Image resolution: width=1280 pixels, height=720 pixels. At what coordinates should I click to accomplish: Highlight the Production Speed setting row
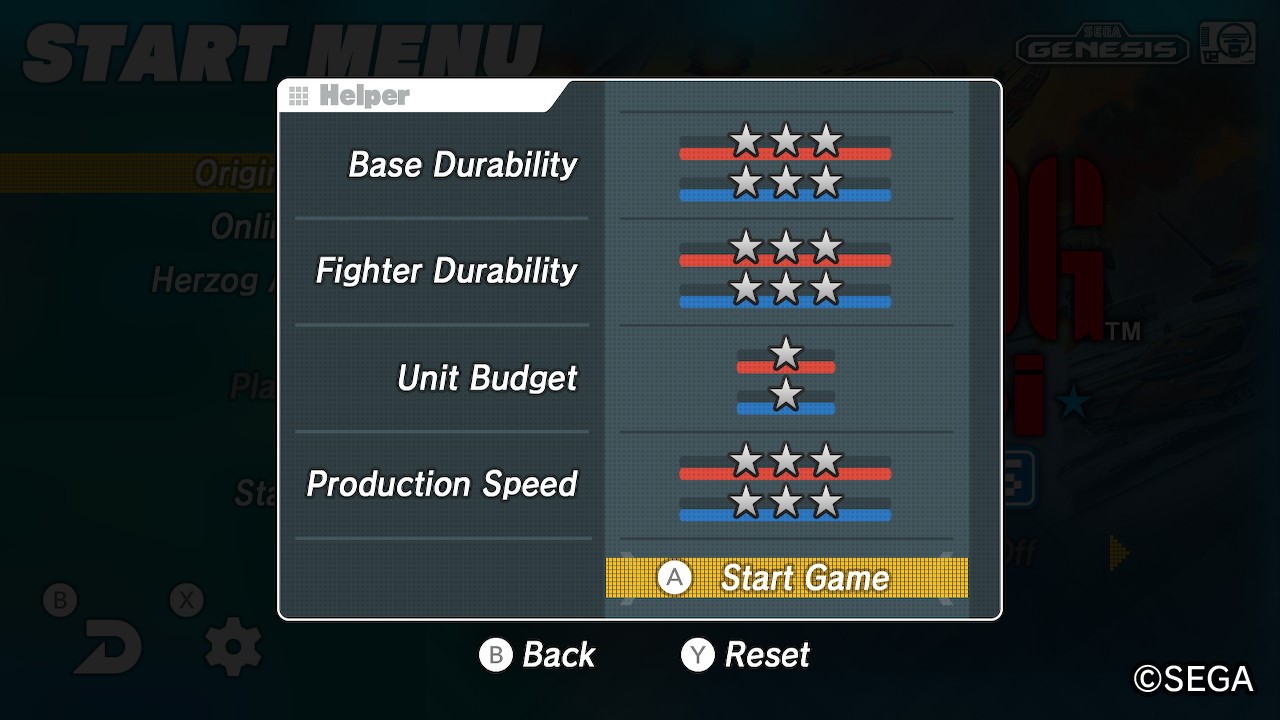(442, 484)
